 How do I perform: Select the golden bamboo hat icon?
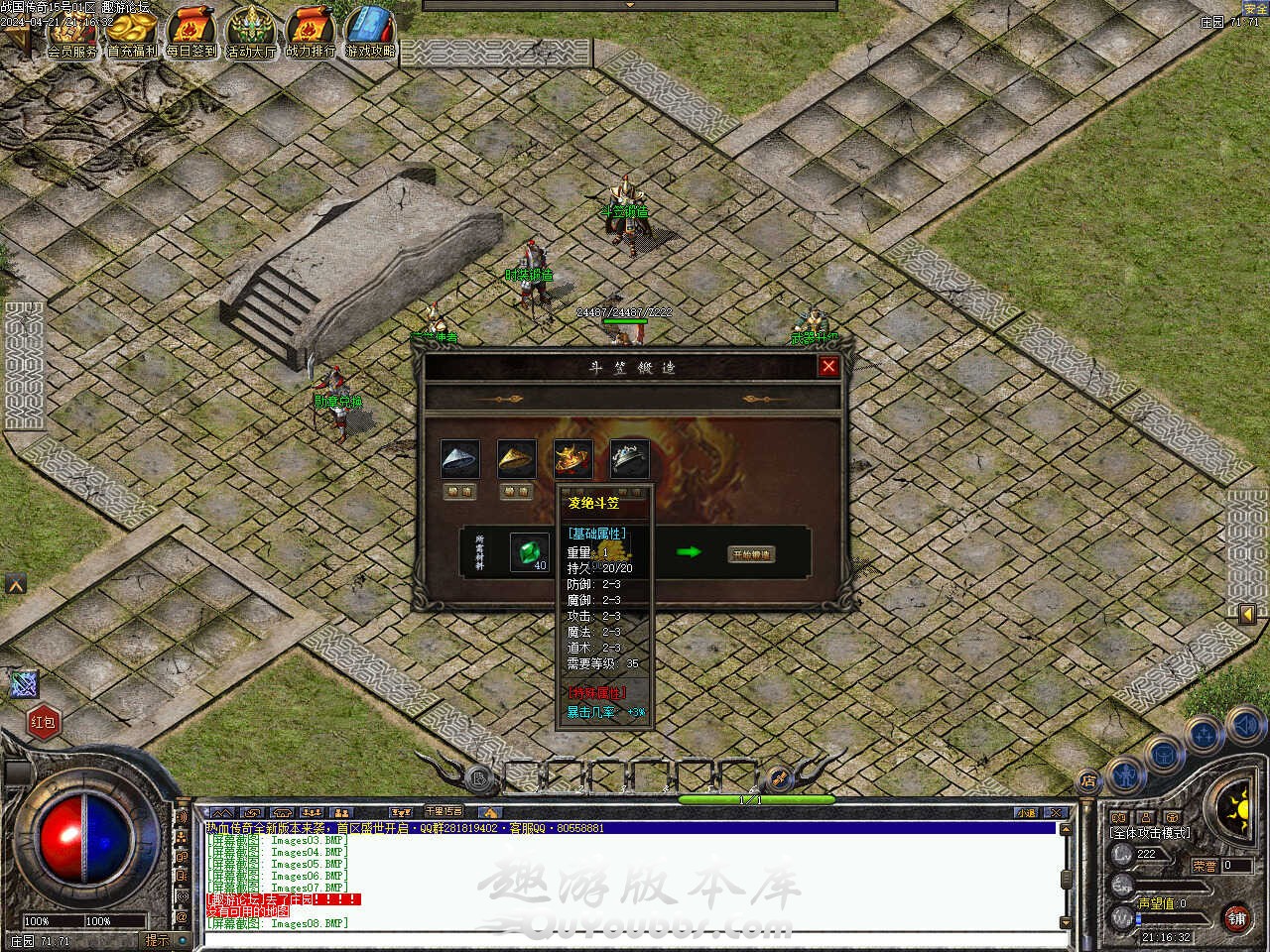click(516, 458)
